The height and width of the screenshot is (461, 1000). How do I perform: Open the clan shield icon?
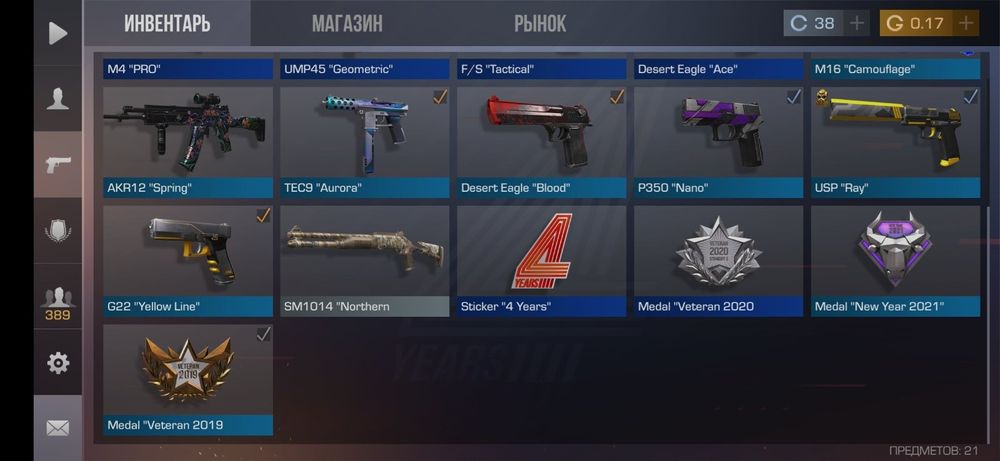pyautogui.click(x=58, y=231)
